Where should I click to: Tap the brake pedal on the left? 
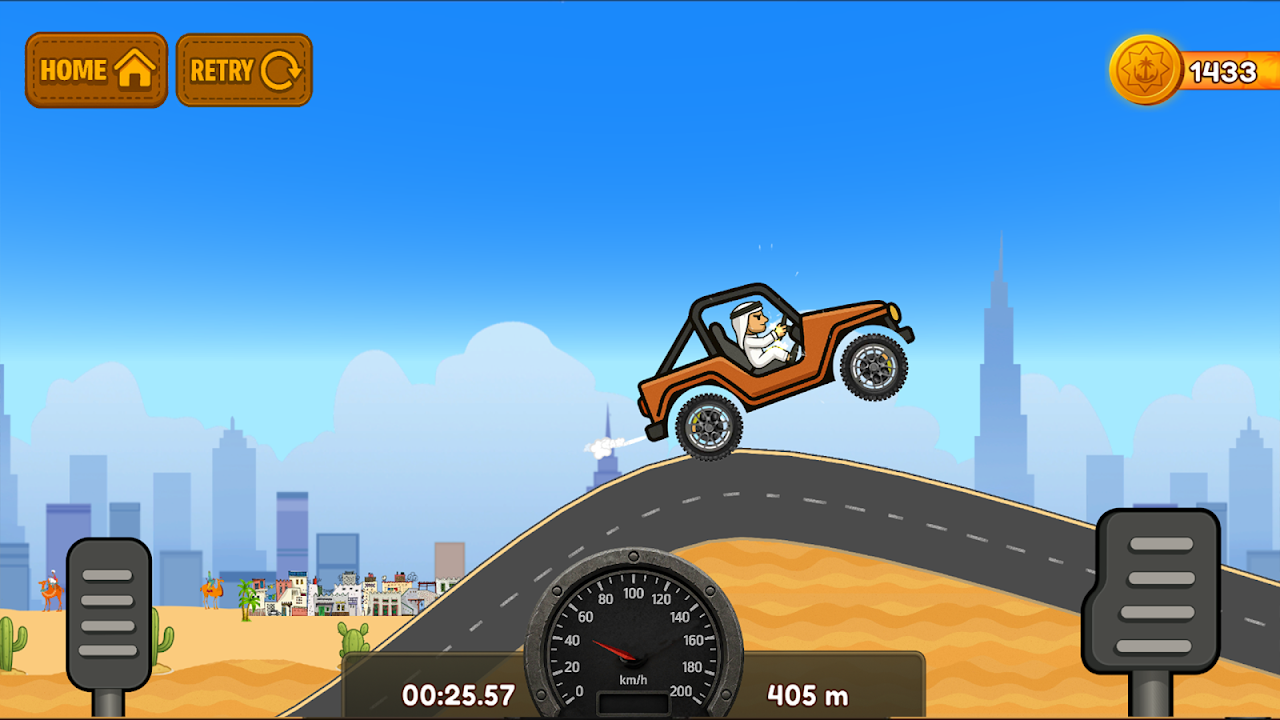coord(108,612)
